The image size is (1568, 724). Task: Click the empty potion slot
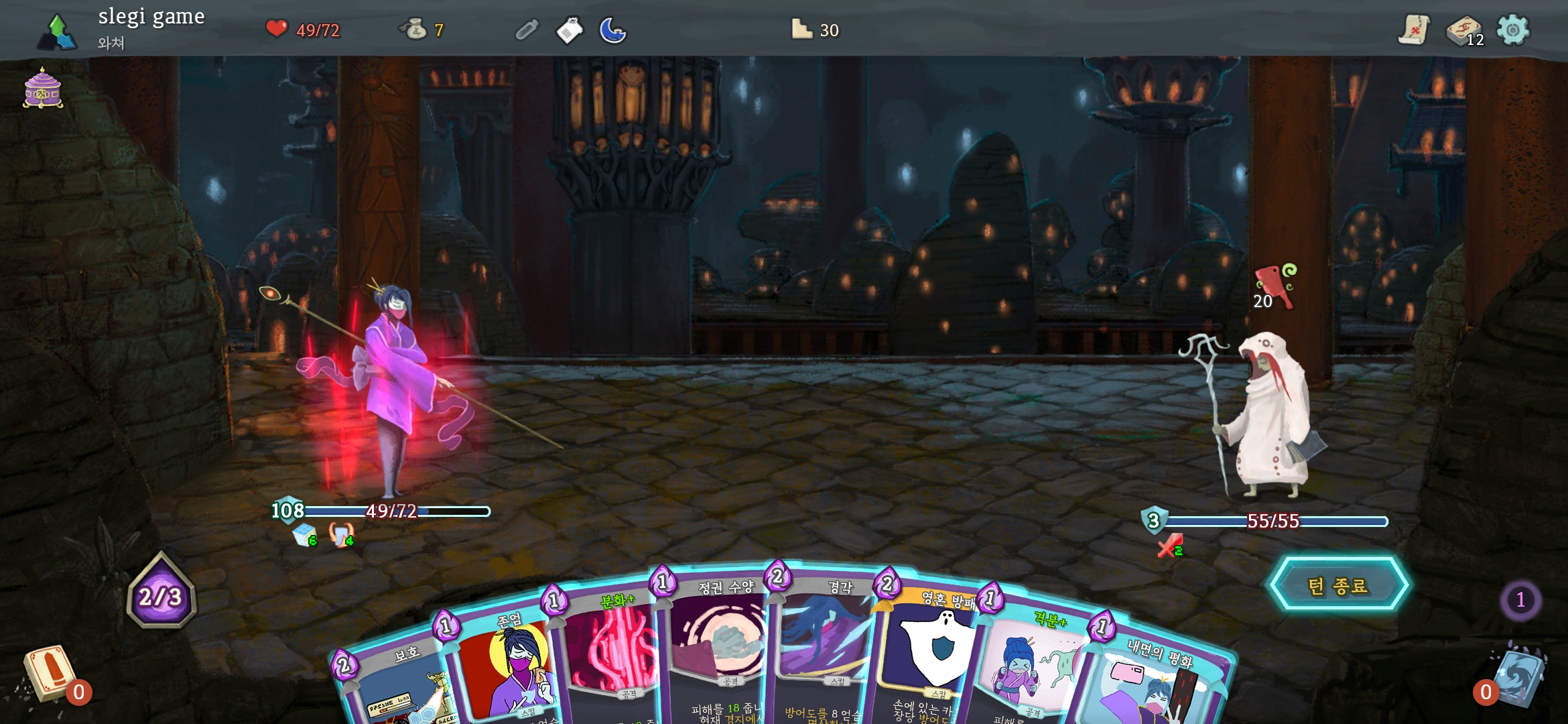tap(527, 30)
